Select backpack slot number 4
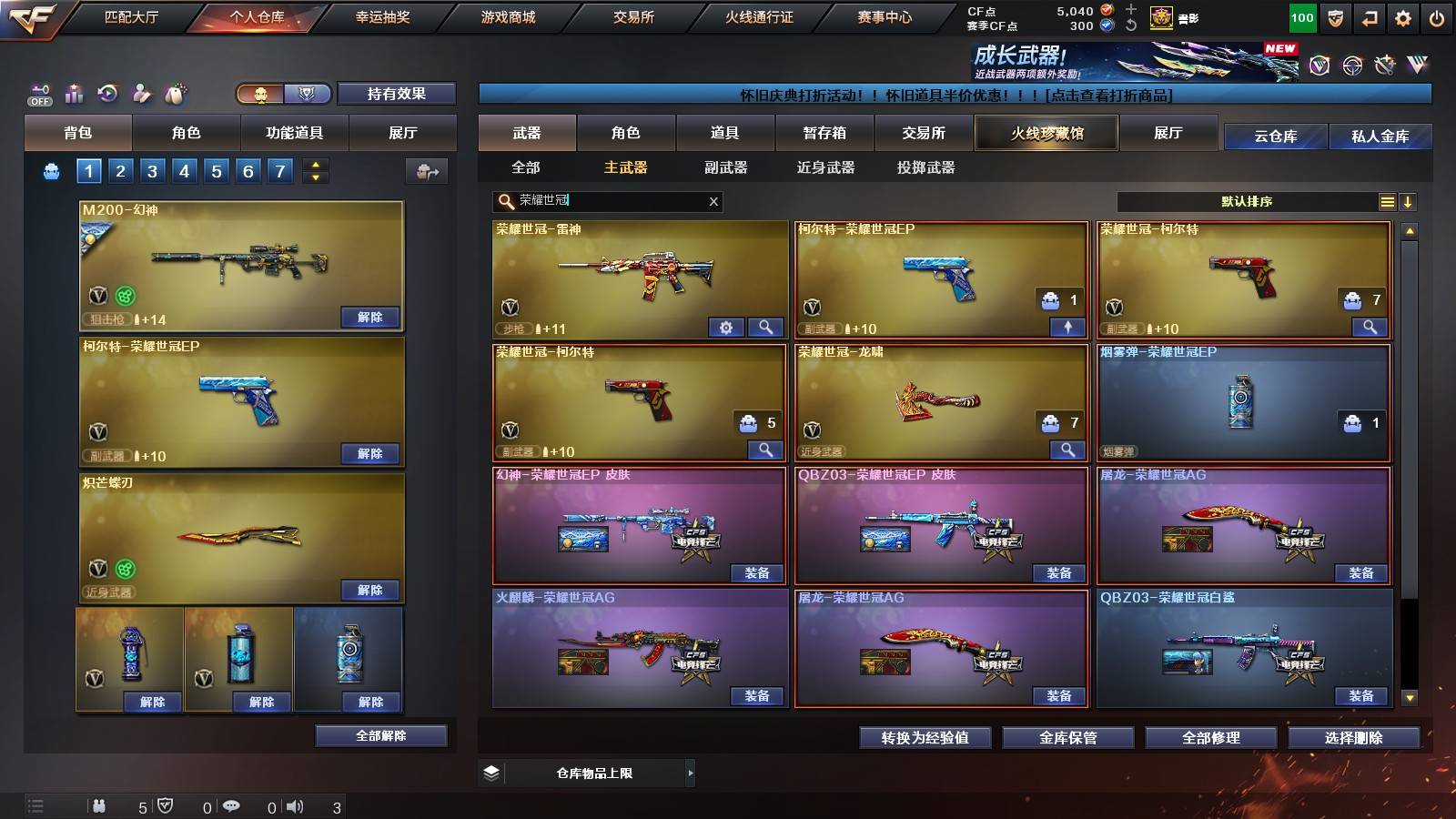 [187, 169]
